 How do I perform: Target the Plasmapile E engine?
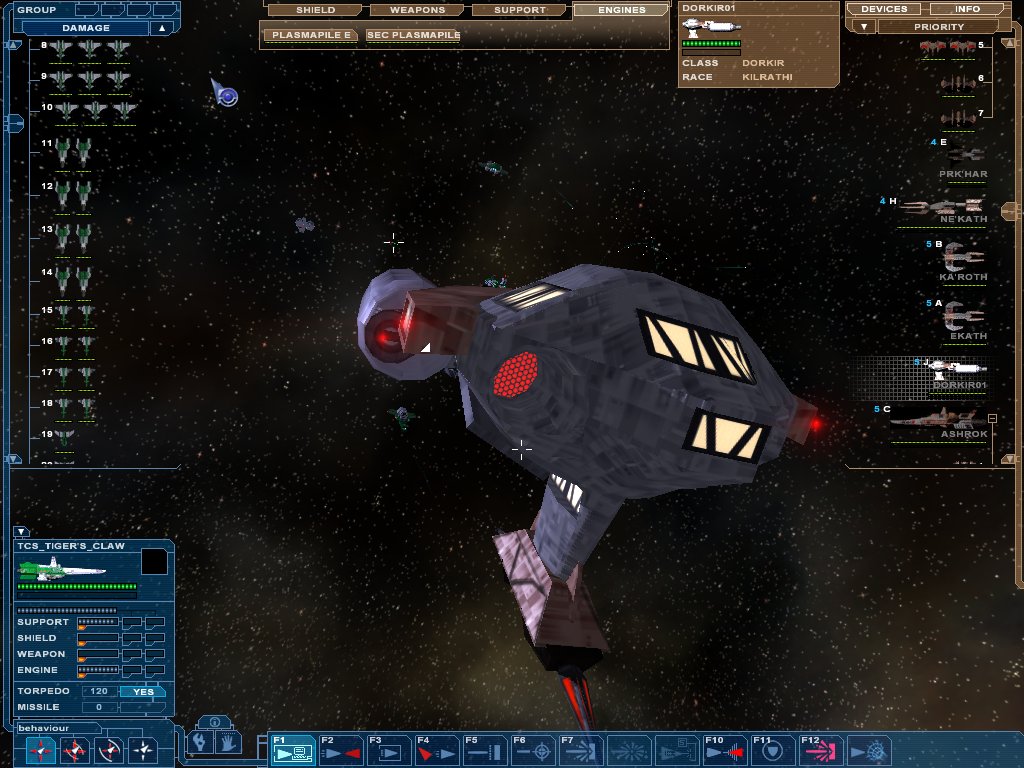[x=312, y=35]
